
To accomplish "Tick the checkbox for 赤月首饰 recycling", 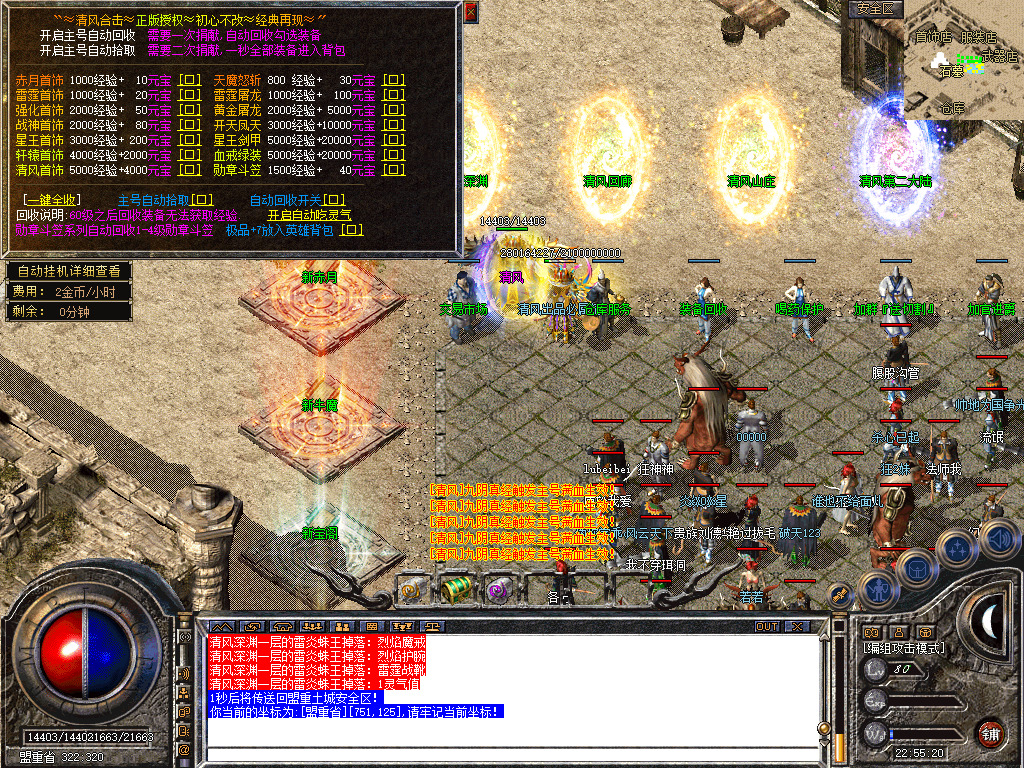I will [189, 80].
